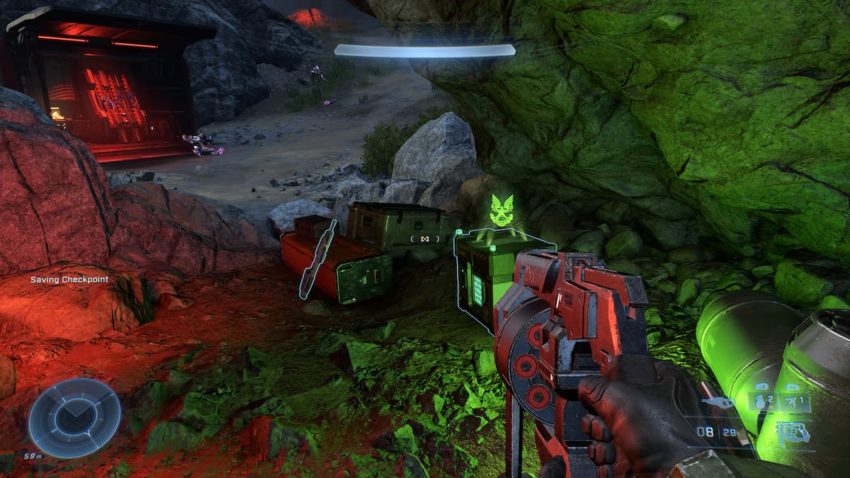
Task: Click the equipped Mangler weapon icon
Action: (793, 433)
